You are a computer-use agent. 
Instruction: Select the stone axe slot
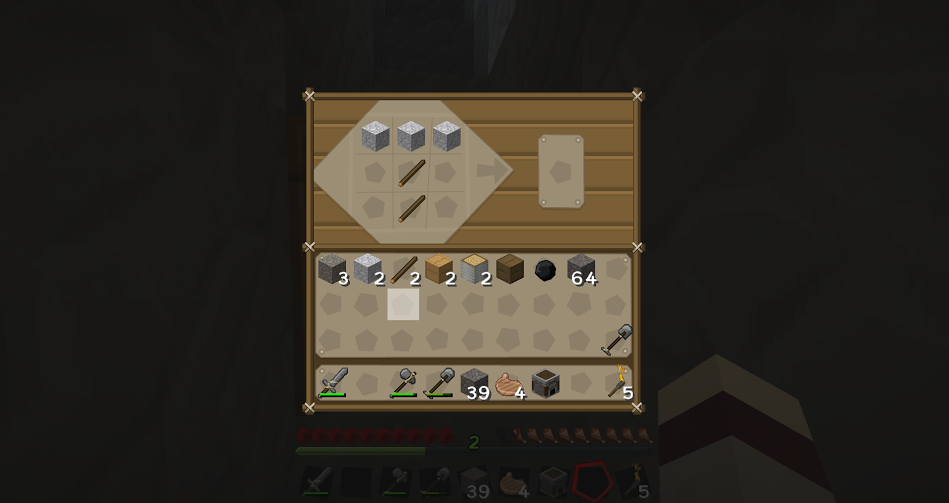tap(404, 383)
